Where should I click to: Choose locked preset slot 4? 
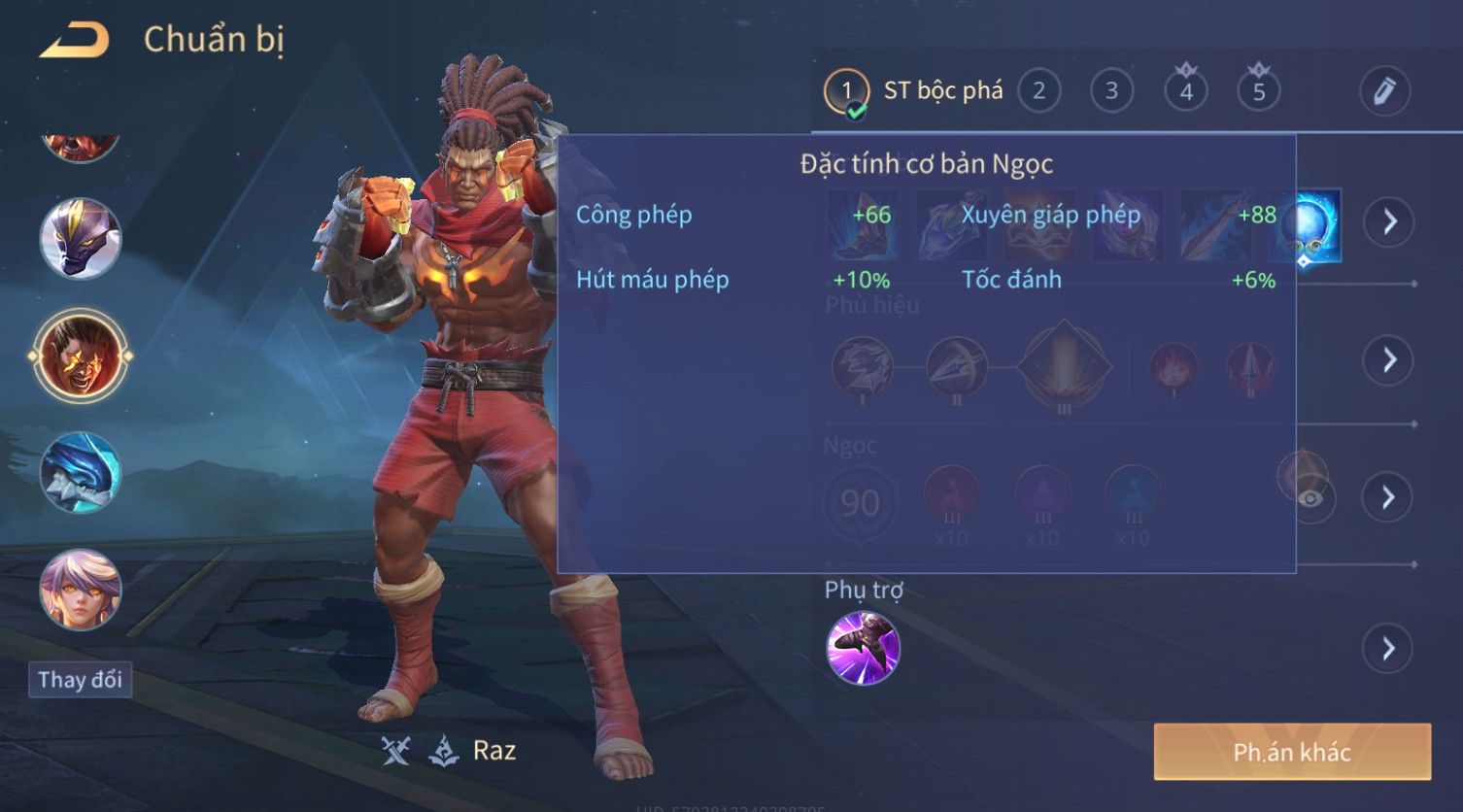point(1185,91)
